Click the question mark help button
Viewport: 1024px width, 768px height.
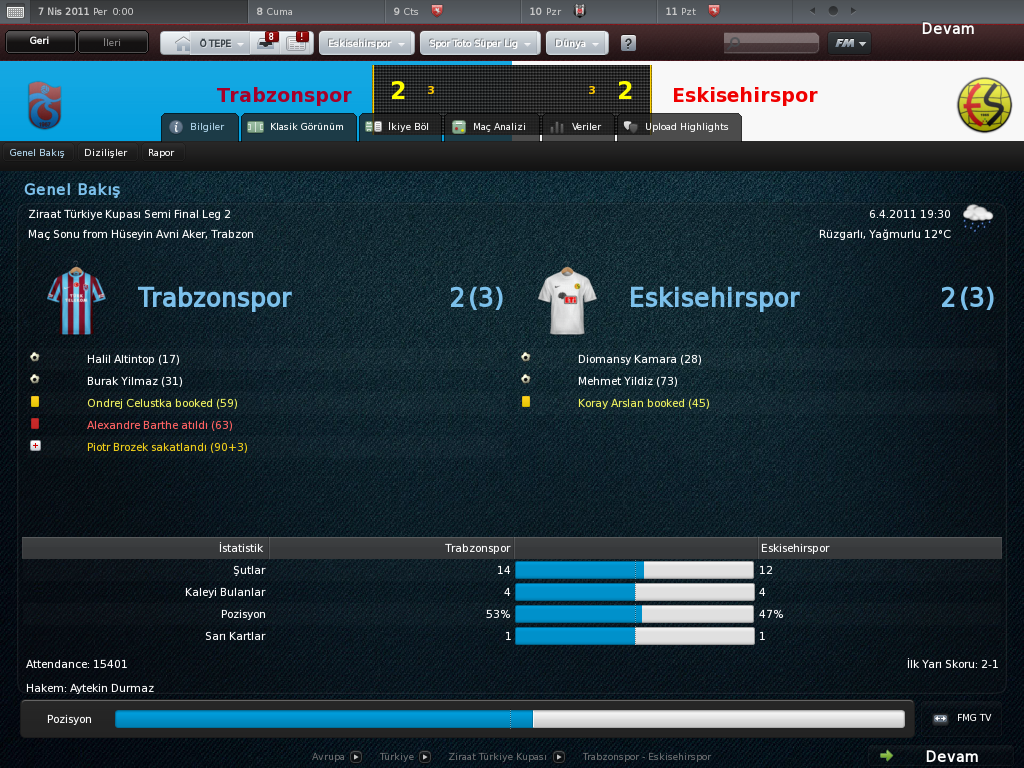click(628, 44)
